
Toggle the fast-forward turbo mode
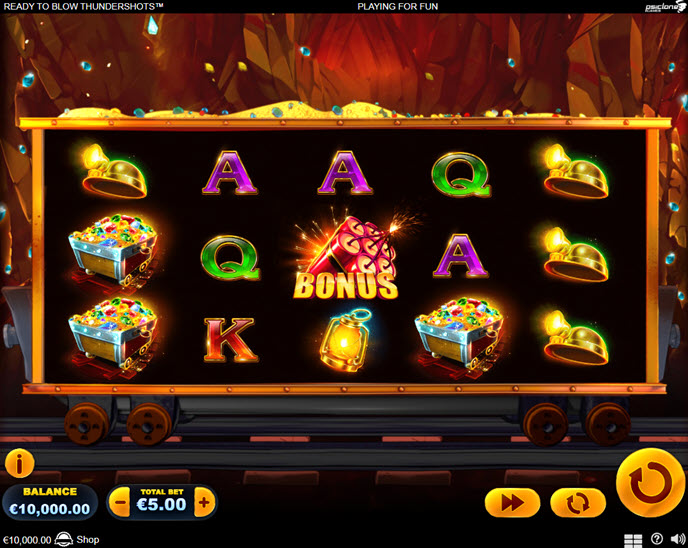(512, 502)
